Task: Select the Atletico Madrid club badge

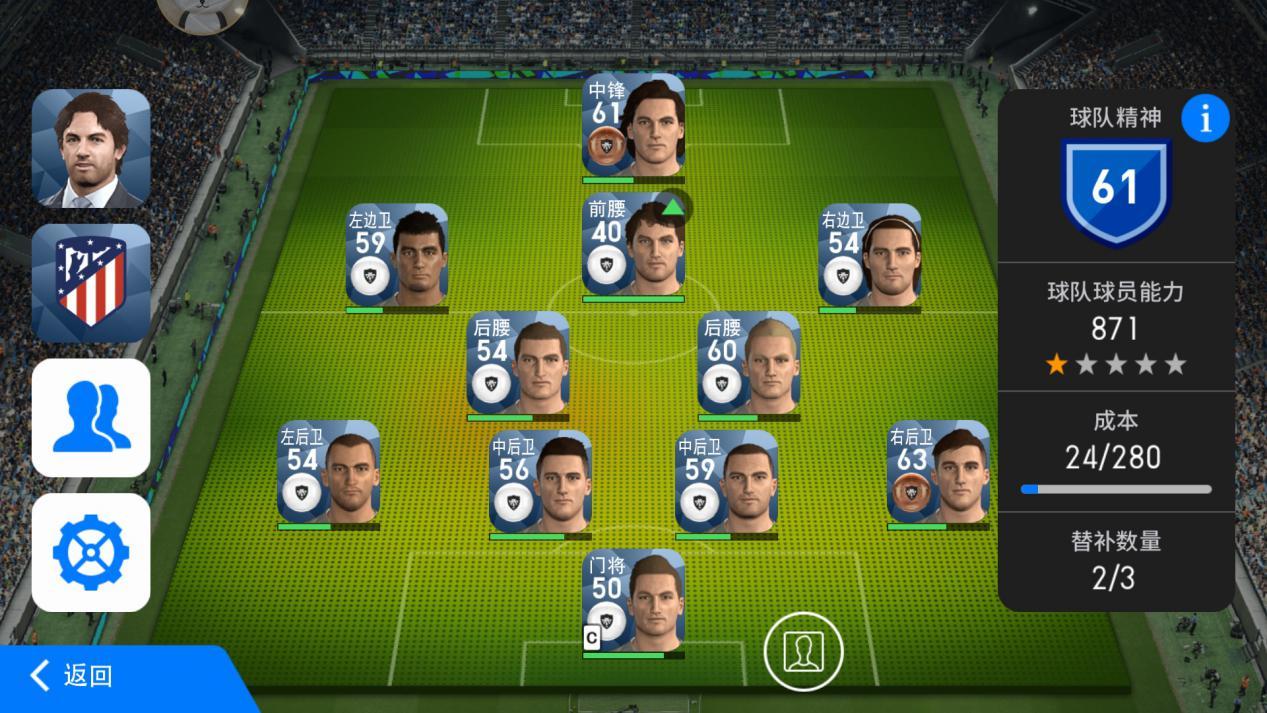Action: (x=91, y=283)
